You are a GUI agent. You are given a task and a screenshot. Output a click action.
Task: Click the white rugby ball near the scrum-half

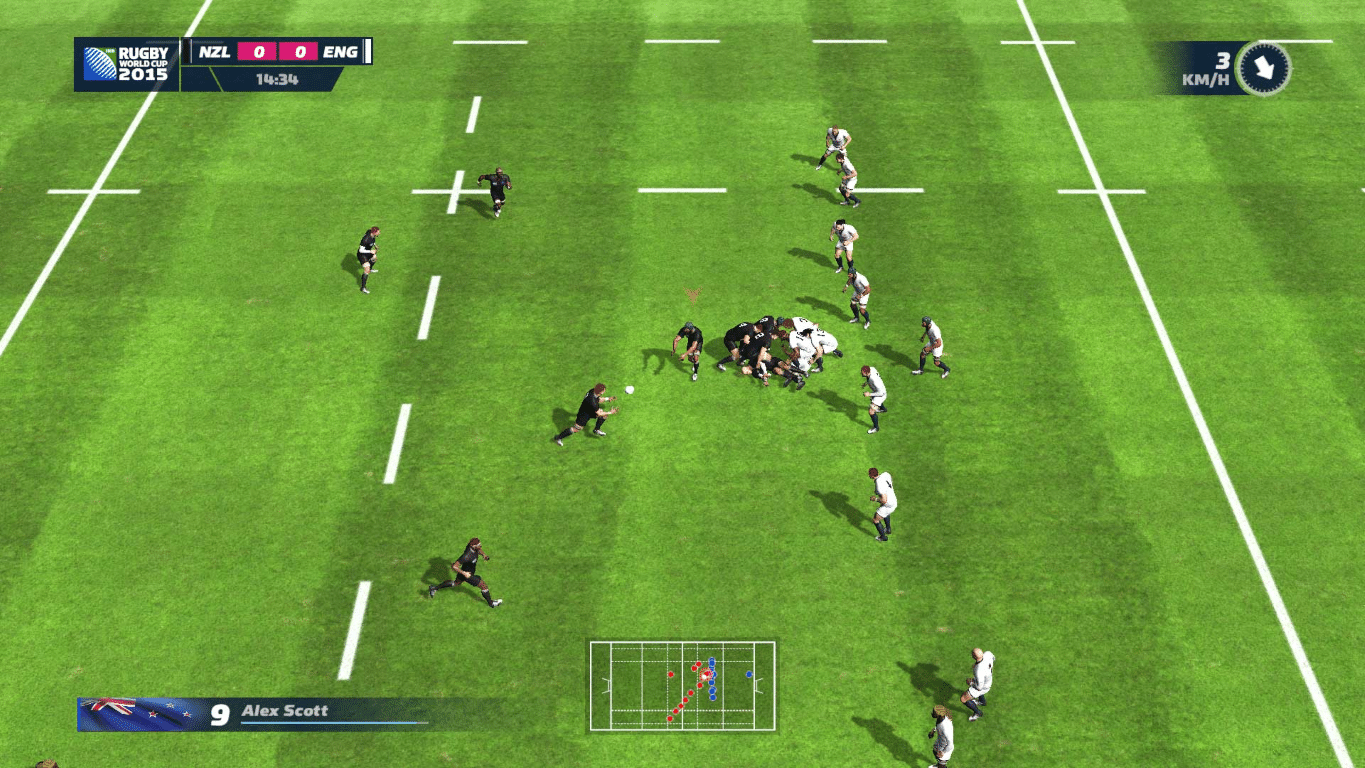point(629,390)
